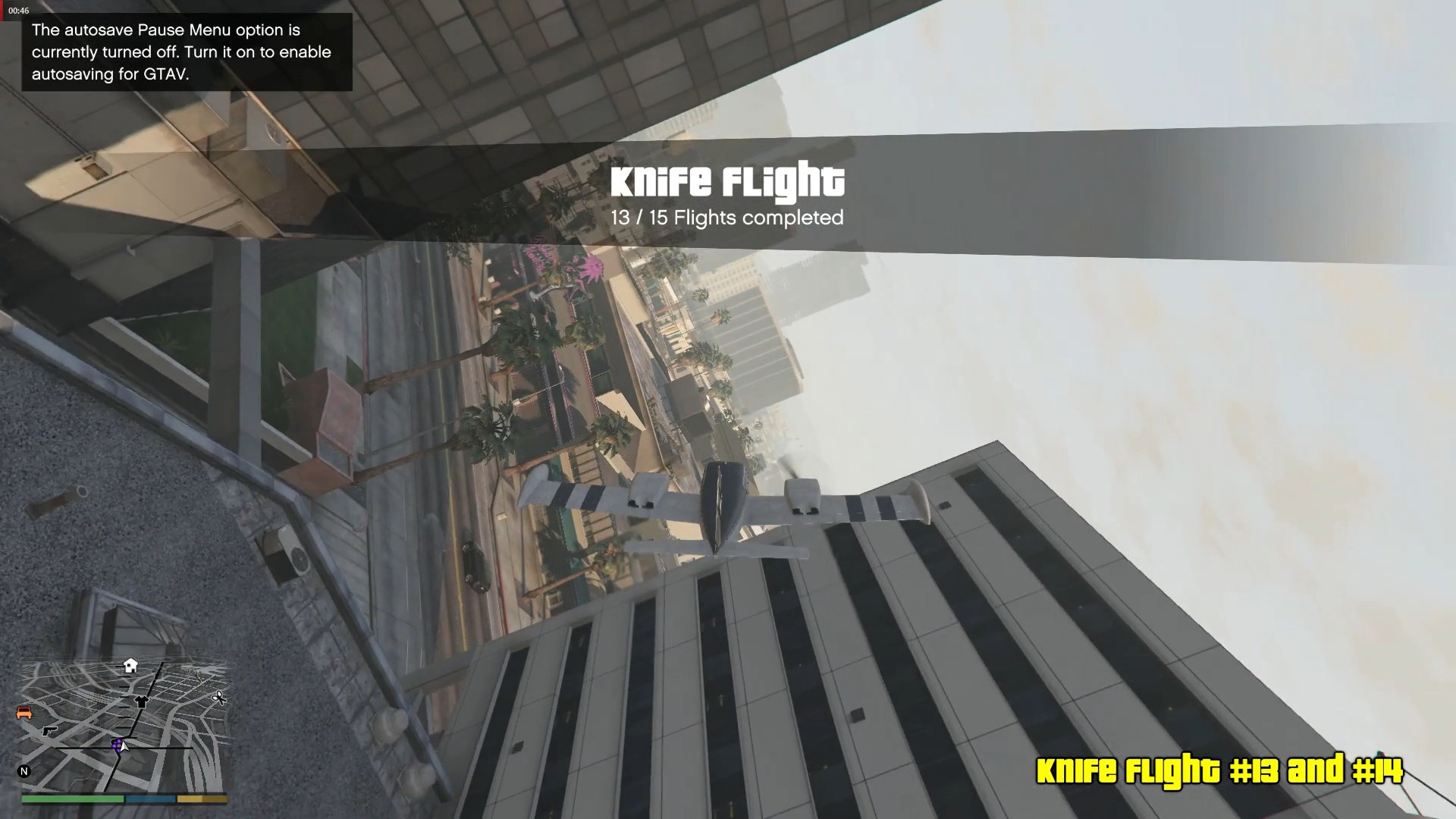Viewport: 1456px width, 819px height.
Task: Click the green health bar segment
Action: coord(72,799)
